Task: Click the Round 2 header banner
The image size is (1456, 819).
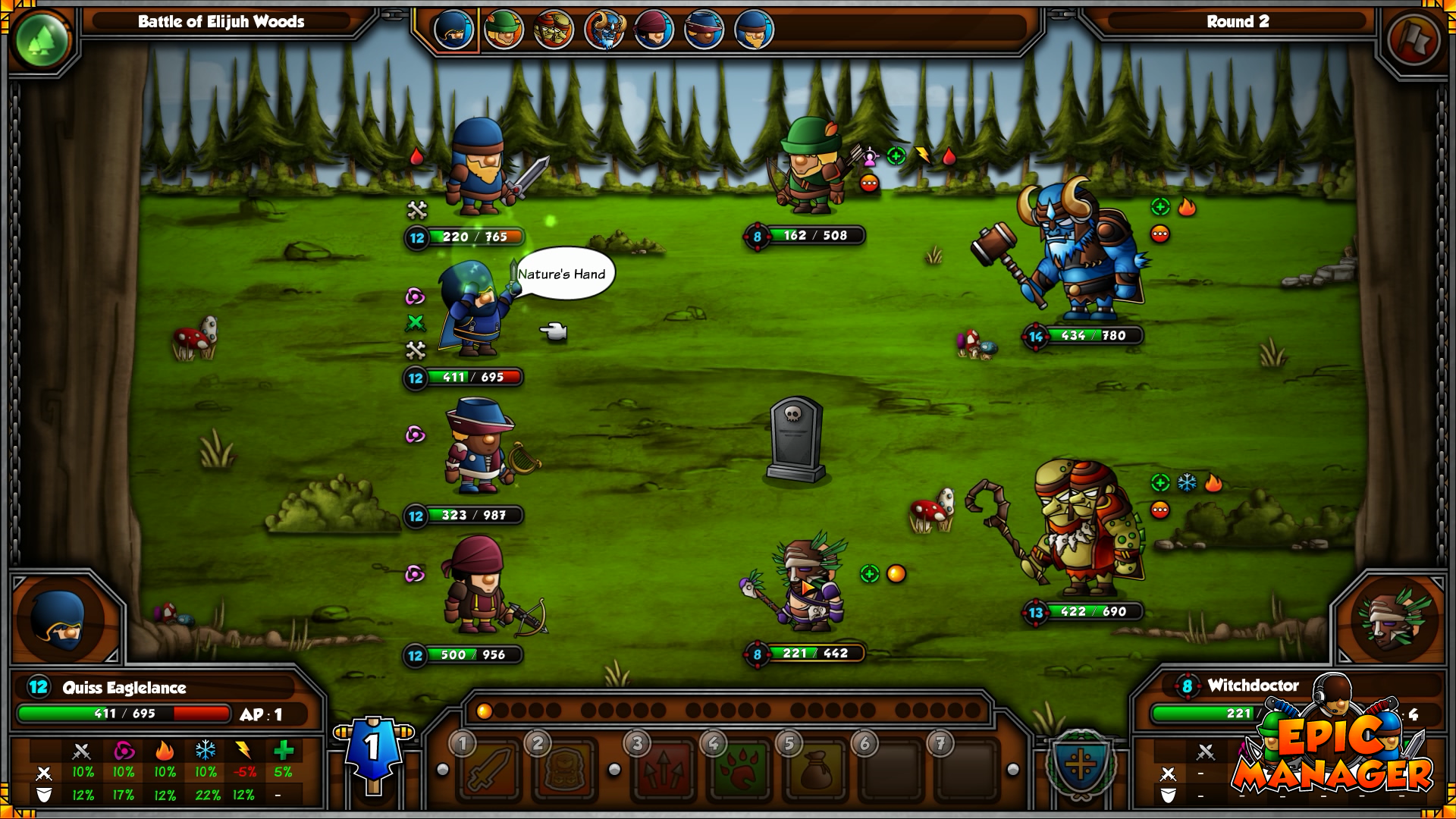Action: pyautogui.click(x=1238, y=22)
